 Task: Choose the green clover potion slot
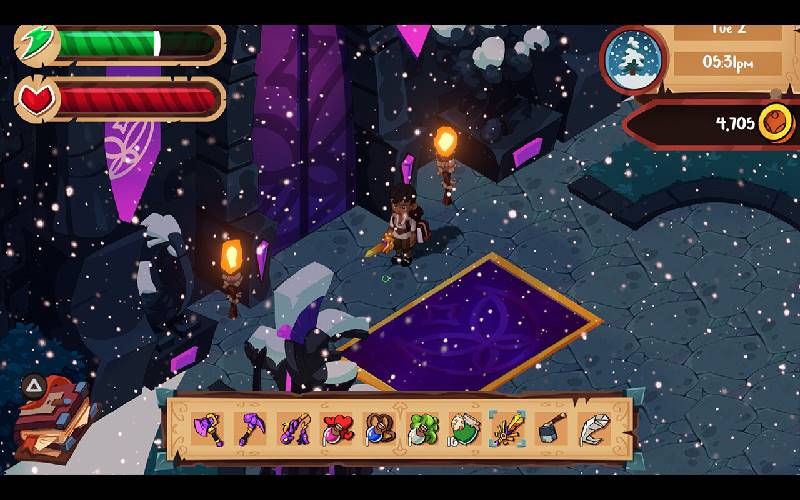point(421,430)
